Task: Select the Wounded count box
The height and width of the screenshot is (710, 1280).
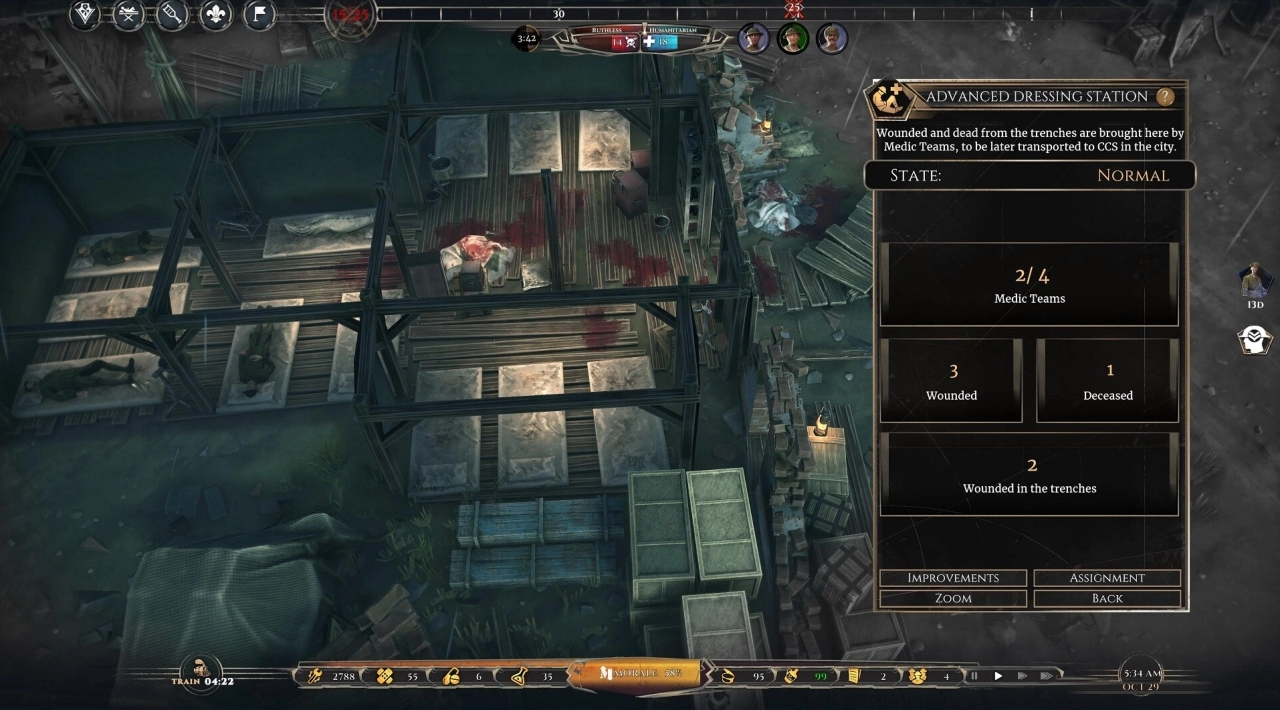Action: coord(951,381)
